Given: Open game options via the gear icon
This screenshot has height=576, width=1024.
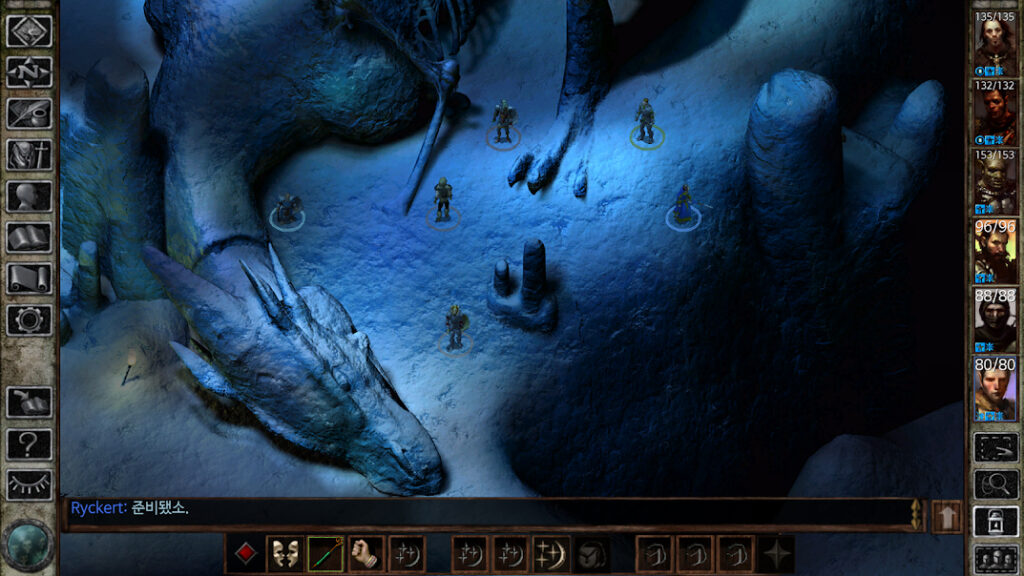Looking at the screenshot, I should pyautogui.click(x=29, y=320).
